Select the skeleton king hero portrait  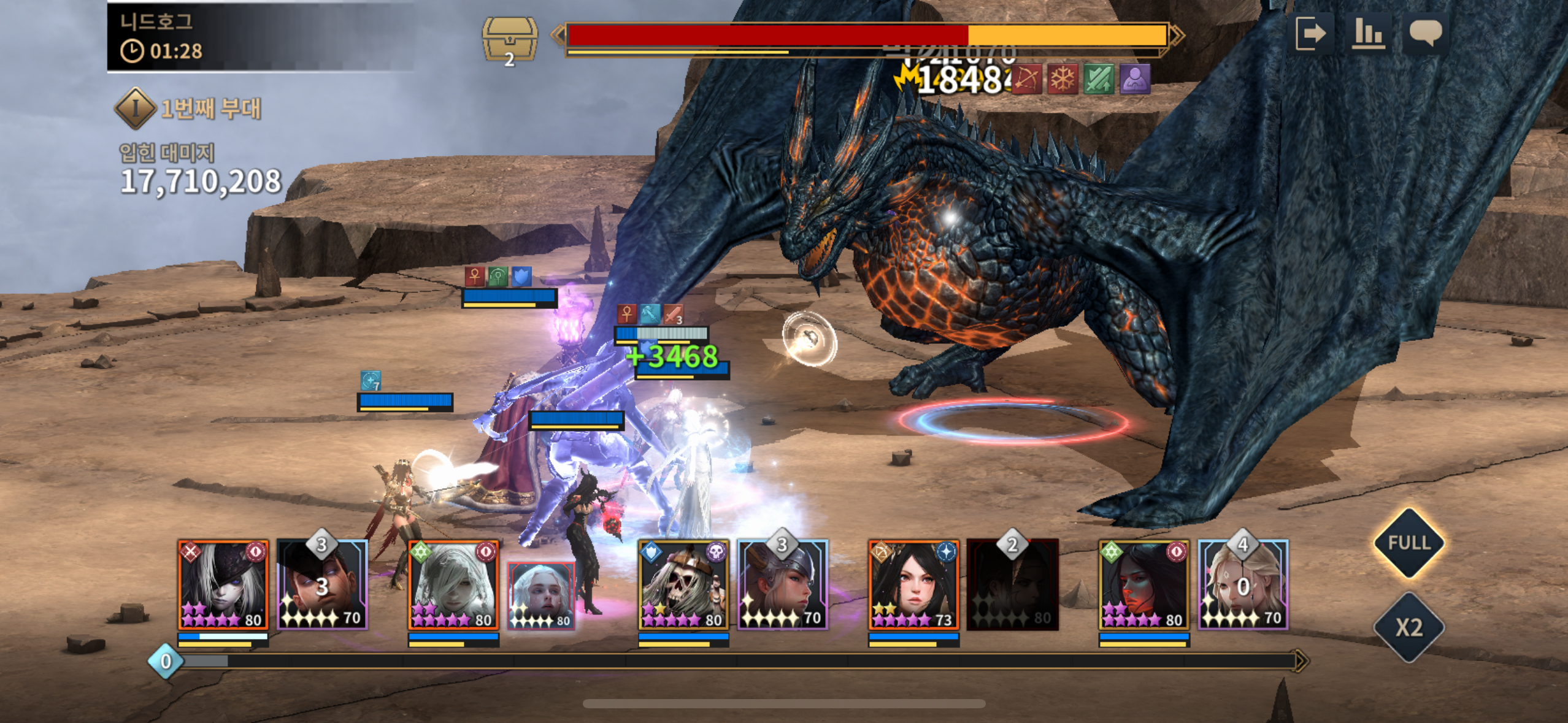[x=683, y=585]
